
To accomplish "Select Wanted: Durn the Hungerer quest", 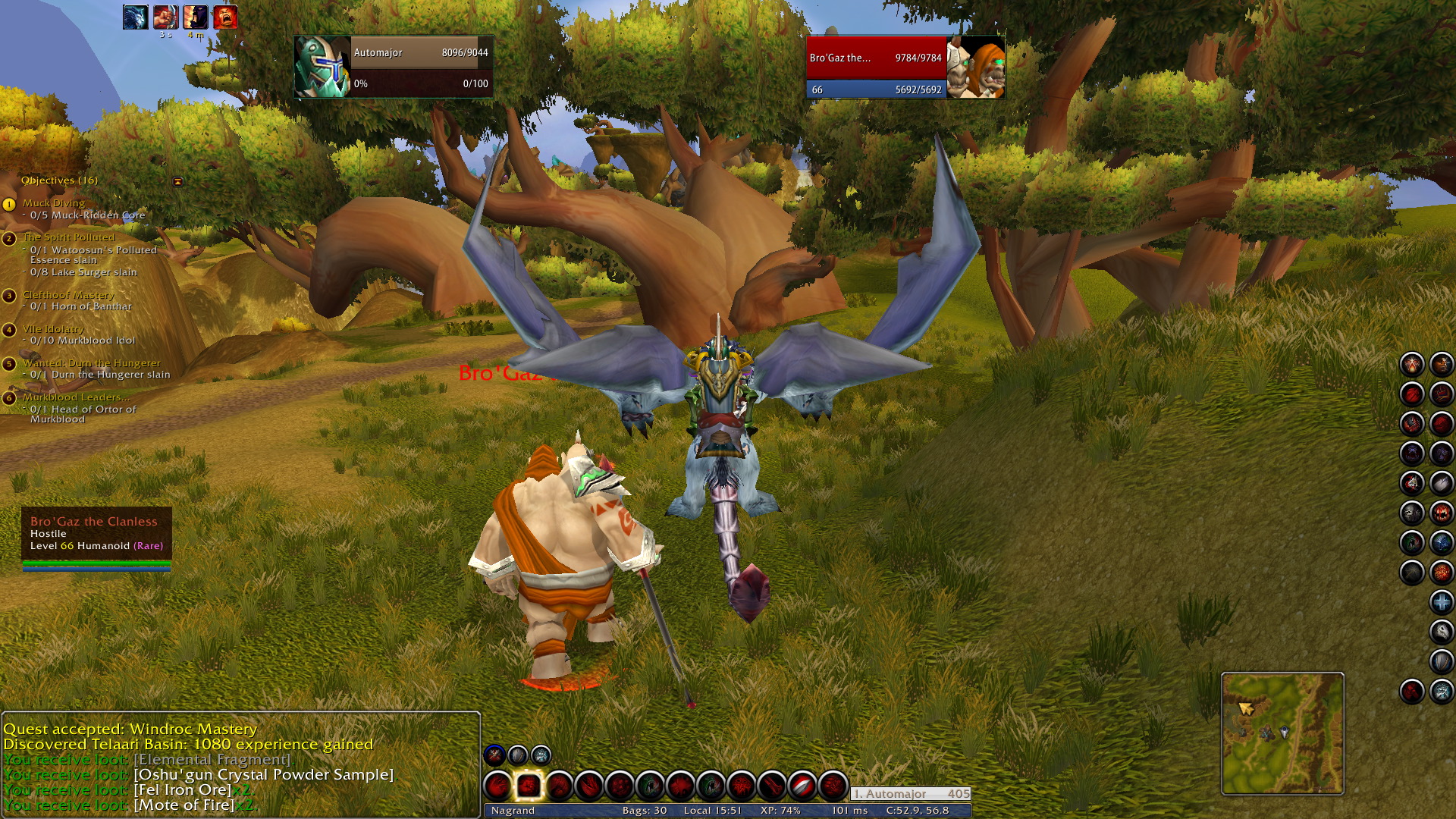I will click(x=91, y=363).
